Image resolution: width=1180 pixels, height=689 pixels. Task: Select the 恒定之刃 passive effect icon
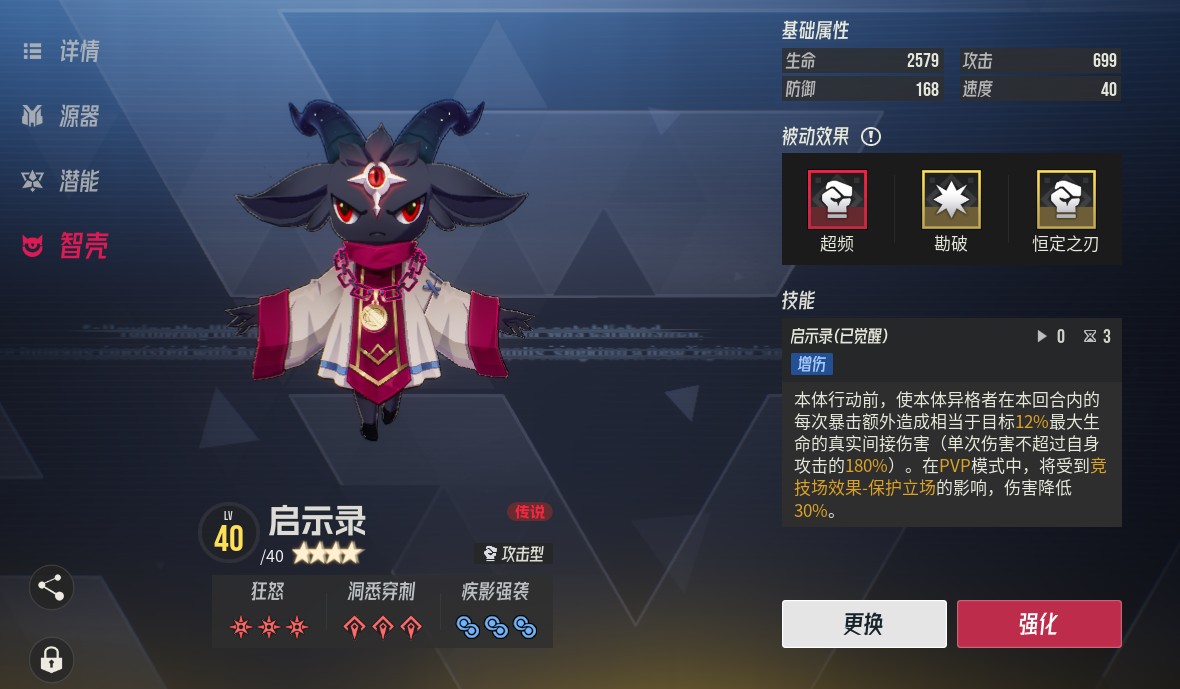[1066, 200]
